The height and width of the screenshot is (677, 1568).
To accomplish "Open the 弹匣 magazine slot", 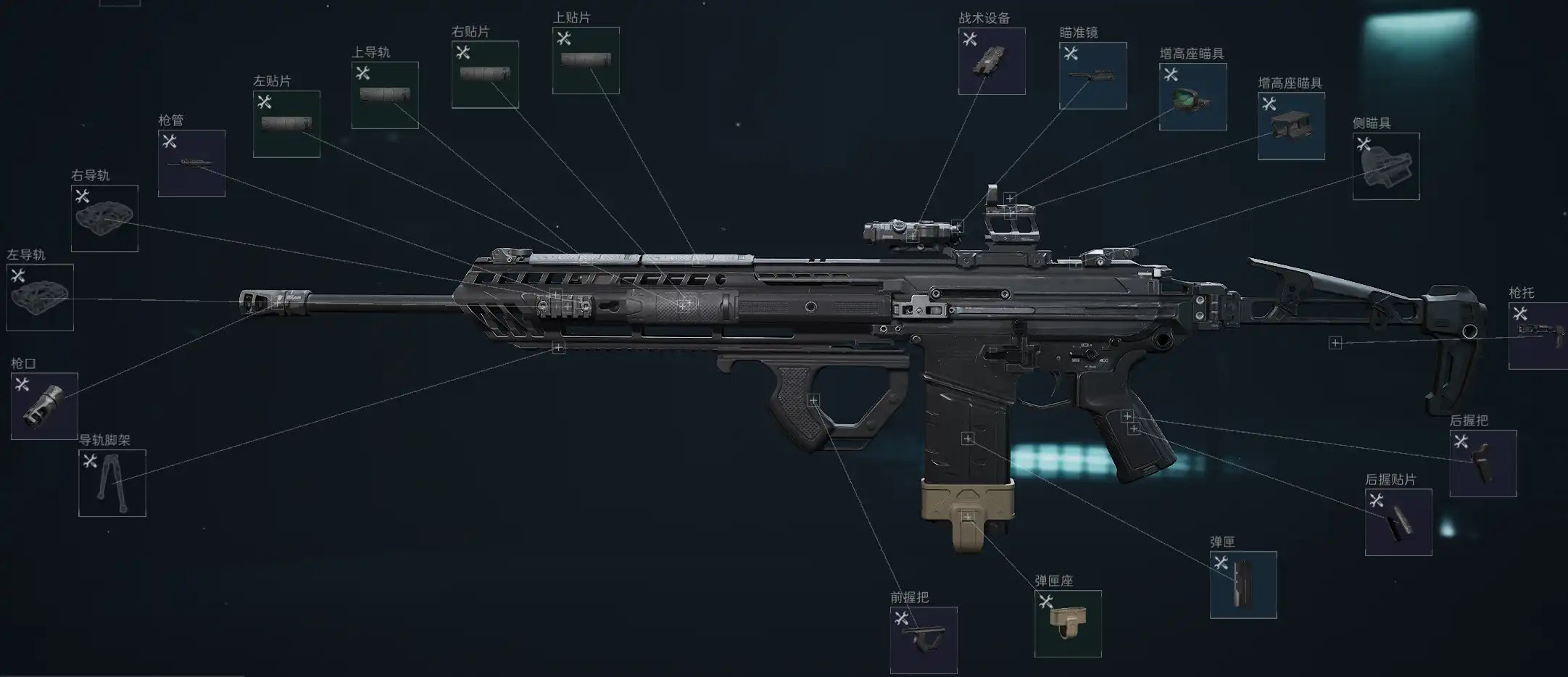I will click(1243, 585).
